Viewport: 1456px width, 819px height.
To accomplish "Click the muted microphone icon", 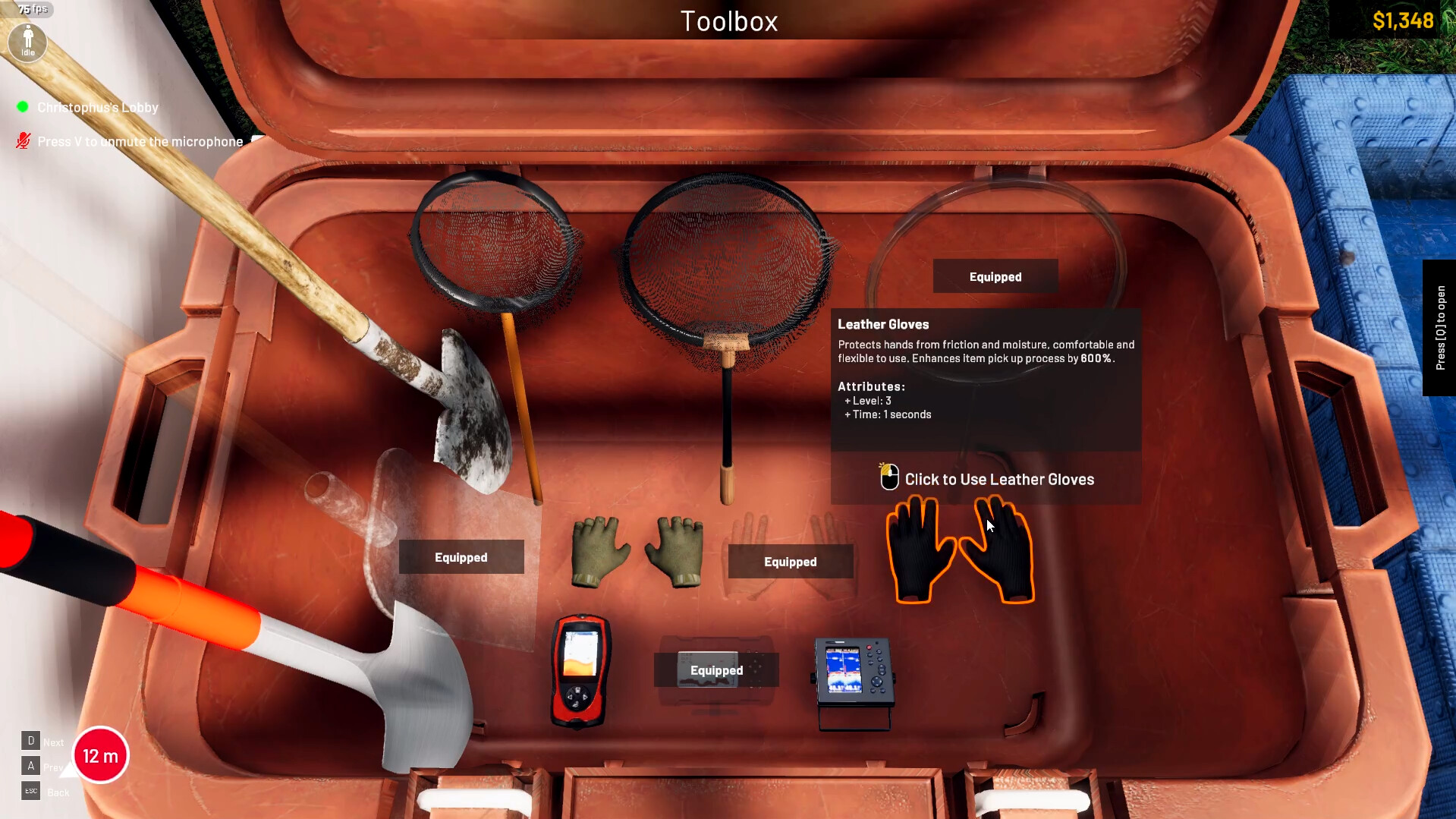I will [22, 140].
